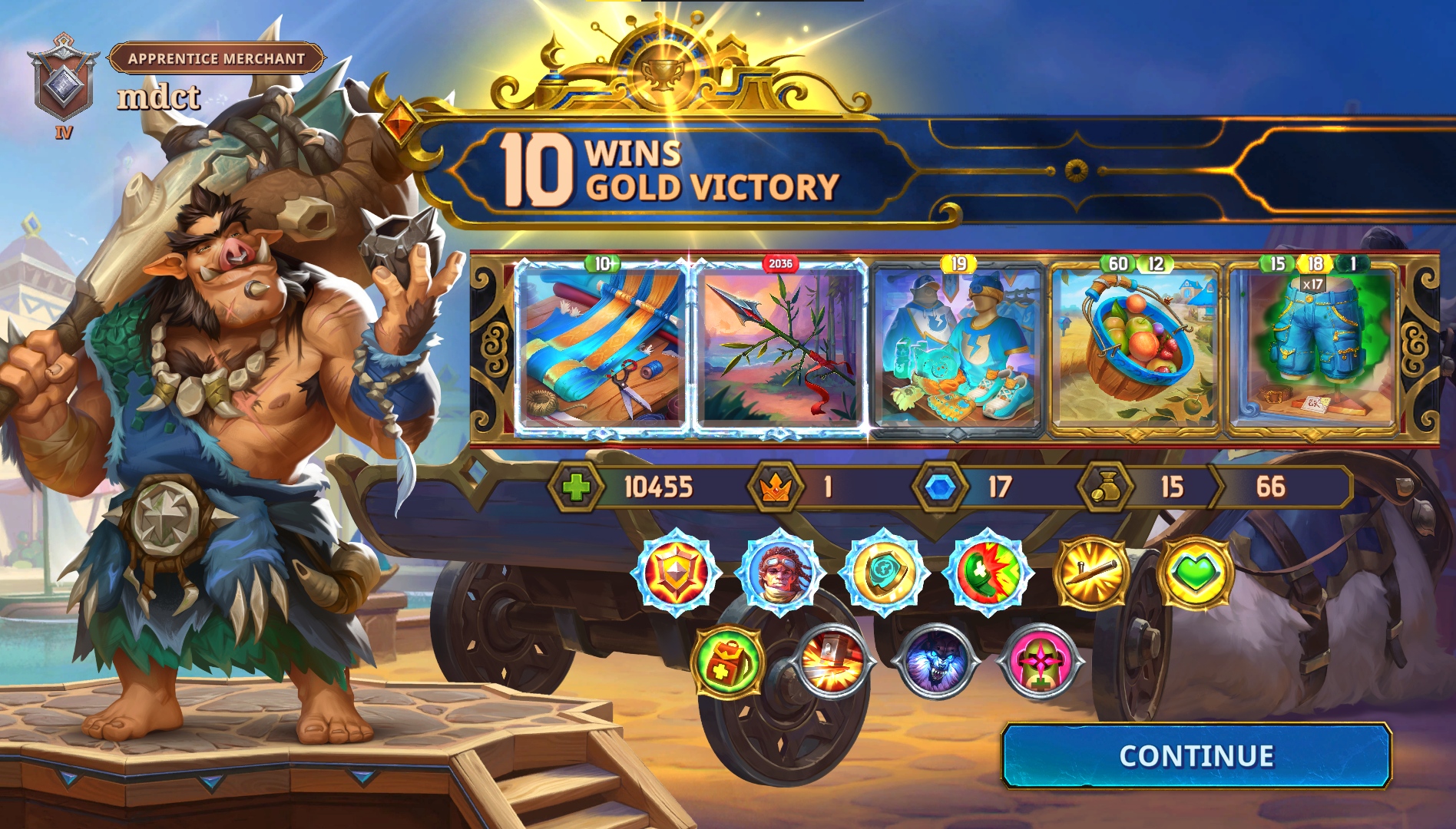Inspect the teal shield skill badge

click(884, 573)
